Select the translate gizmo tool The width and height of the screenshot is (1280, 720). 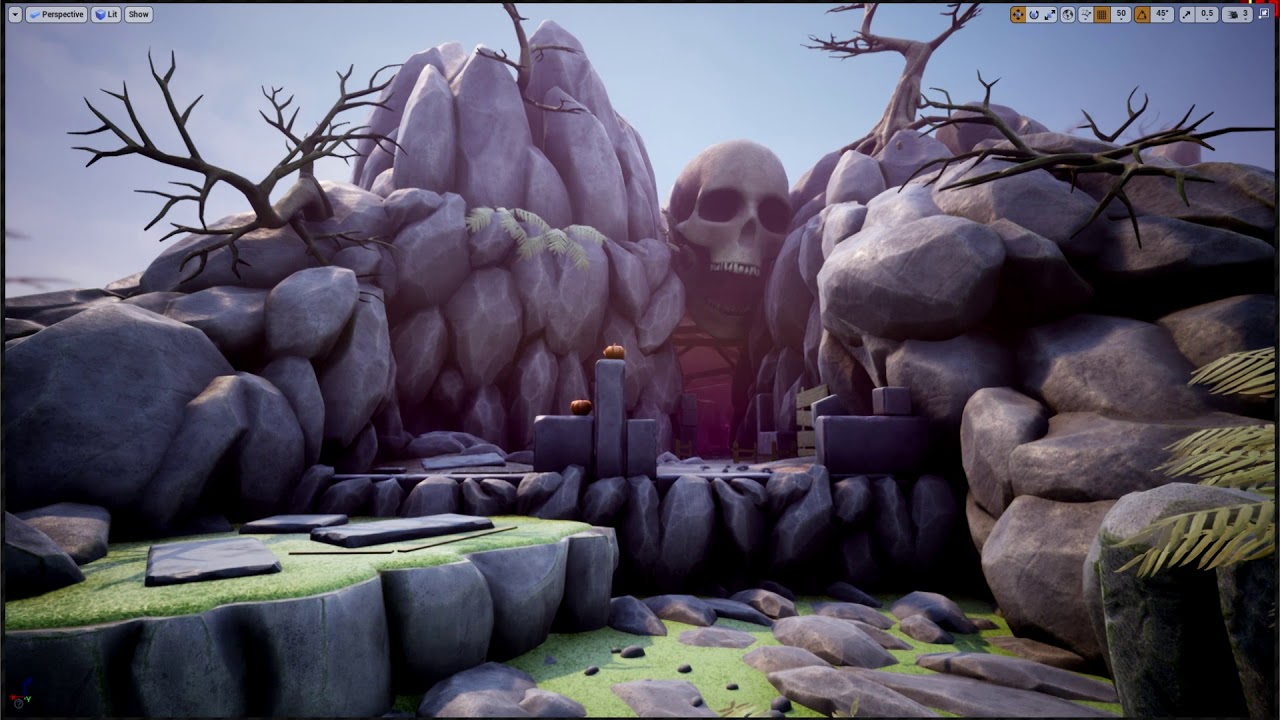coord(1018,15)
